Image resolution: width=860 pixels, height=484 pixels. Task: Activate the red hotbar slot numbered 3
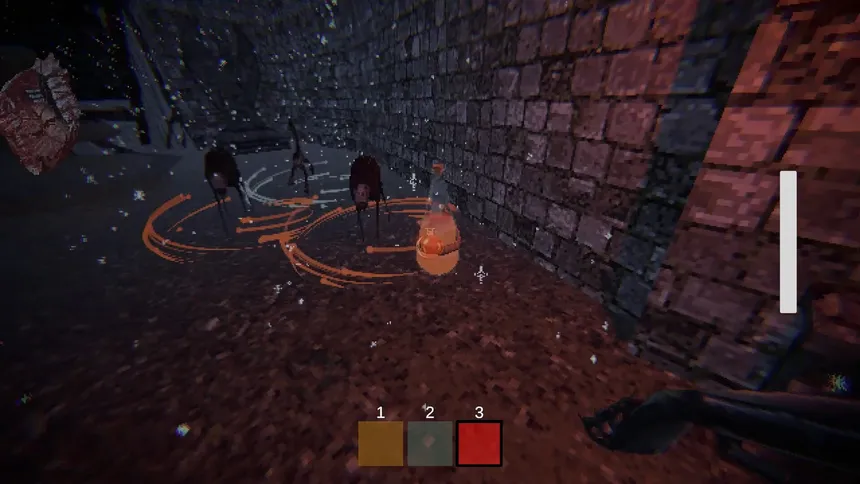(479, 443)
